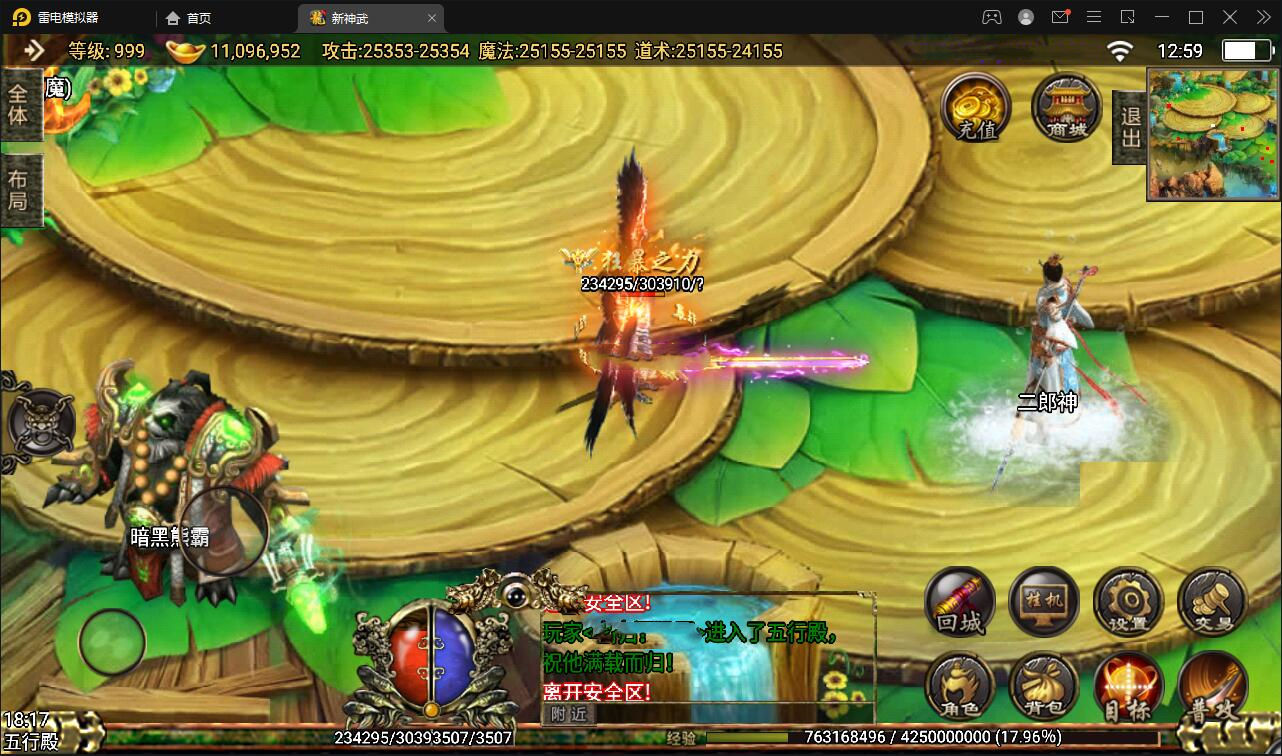Open the 充值 recharge shop
The image size is (1282, 756).
click(968, 107)
